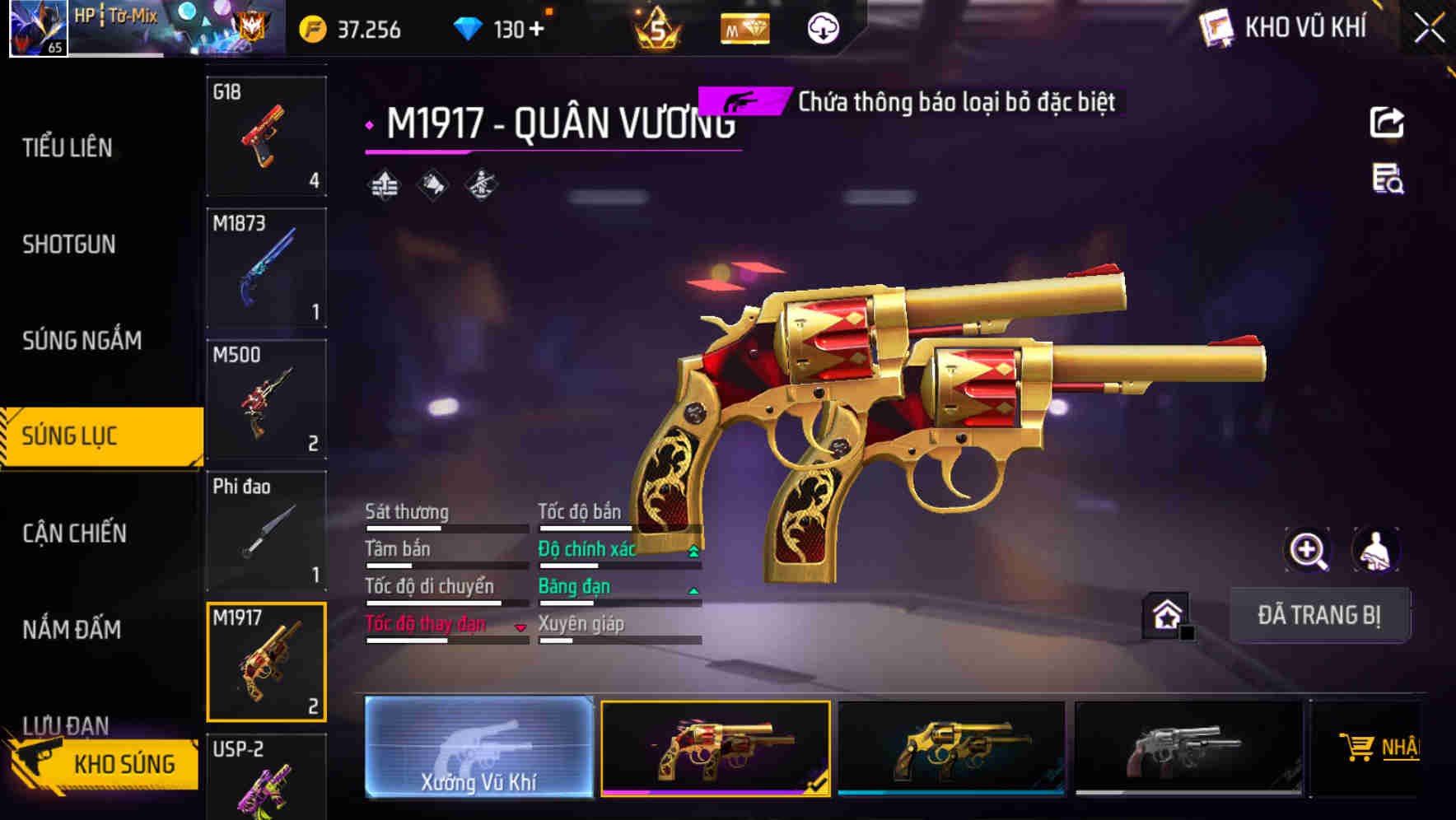
Task: Click the Tốc độ thay đạn down arrow
Action: click(520, 627)
